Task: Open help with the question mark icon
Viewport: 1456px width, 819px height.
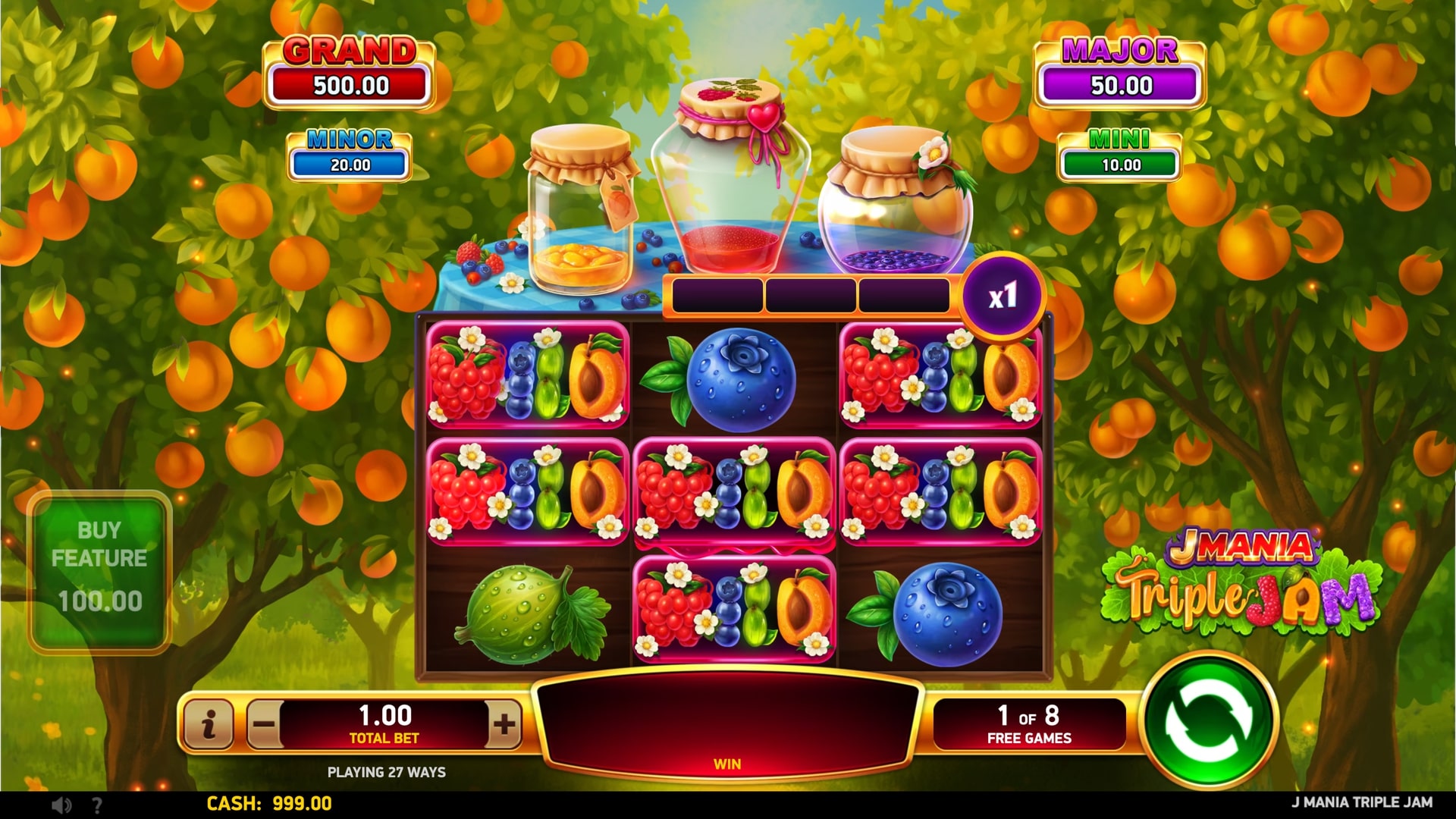Action: pyautogui.click(x=97, y=805)
